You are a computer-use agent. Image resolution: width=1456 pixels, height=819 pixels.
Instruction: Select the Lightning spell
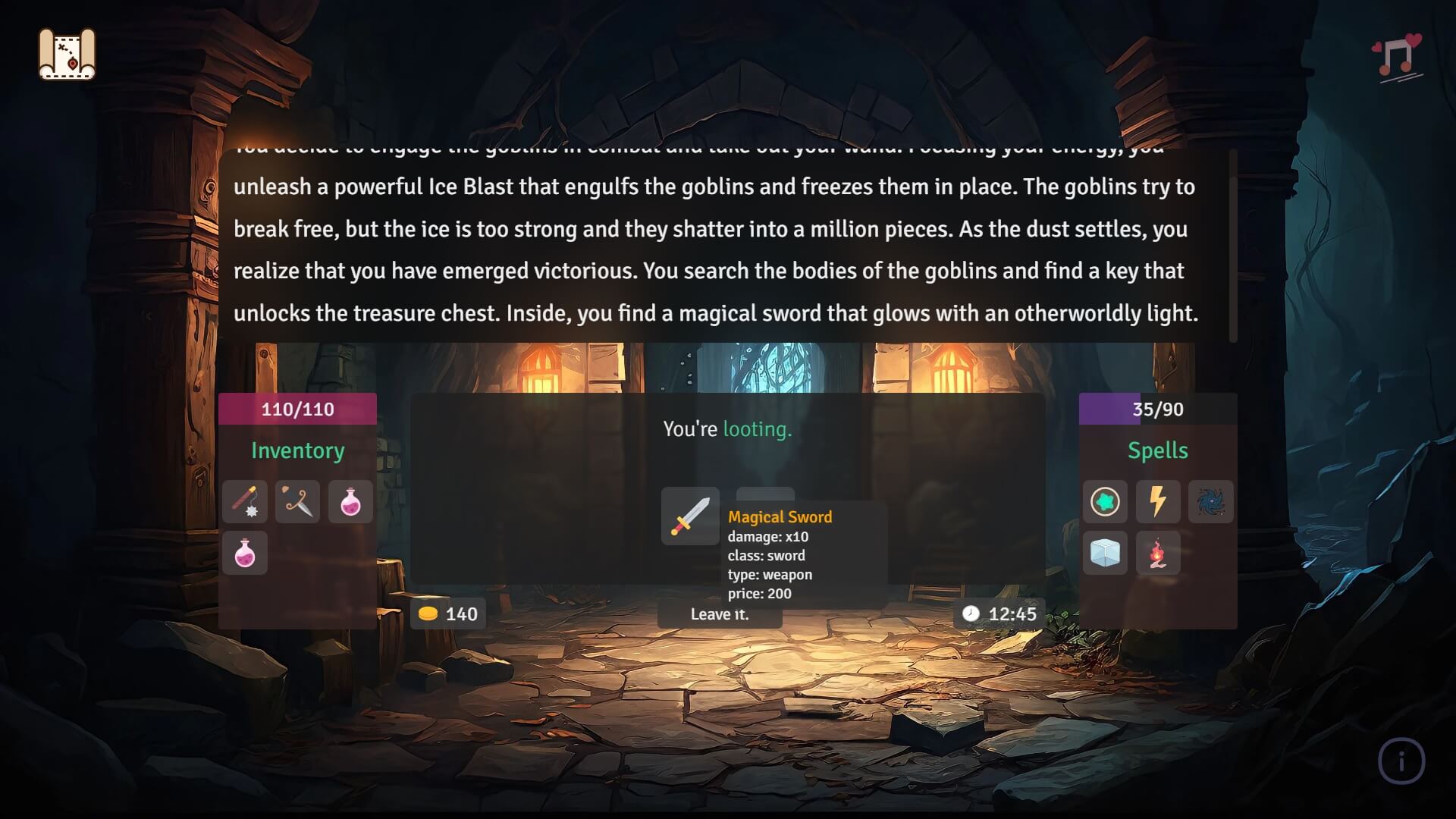[1158, 502]
